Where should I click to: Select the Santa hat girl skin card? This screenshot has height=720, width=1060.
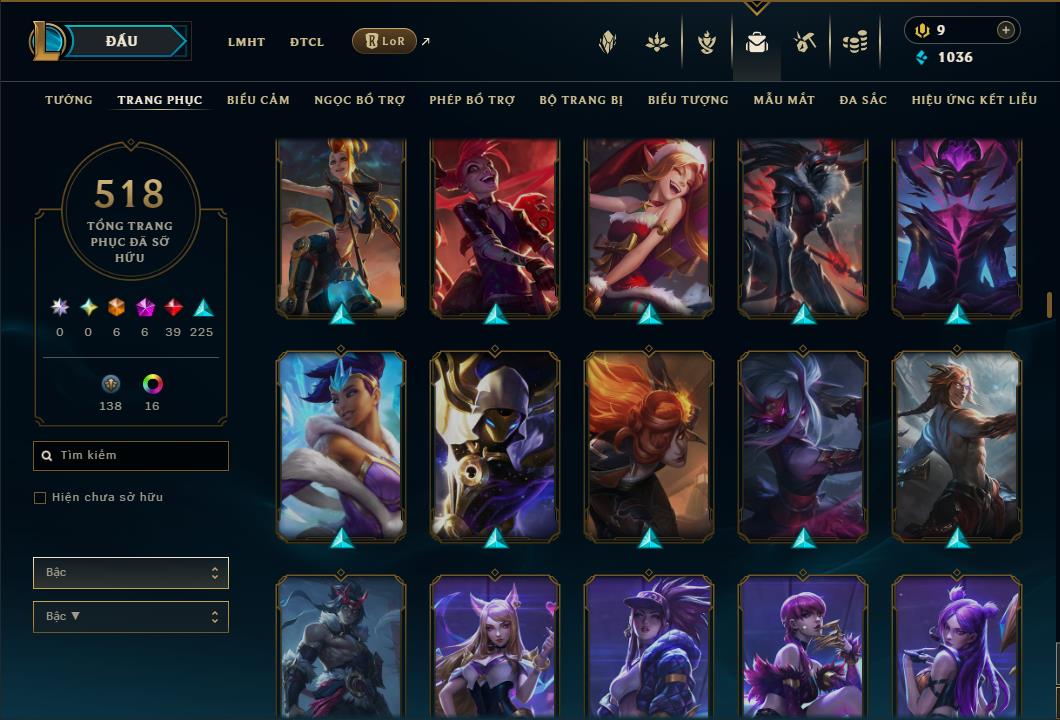pos(649,228)
